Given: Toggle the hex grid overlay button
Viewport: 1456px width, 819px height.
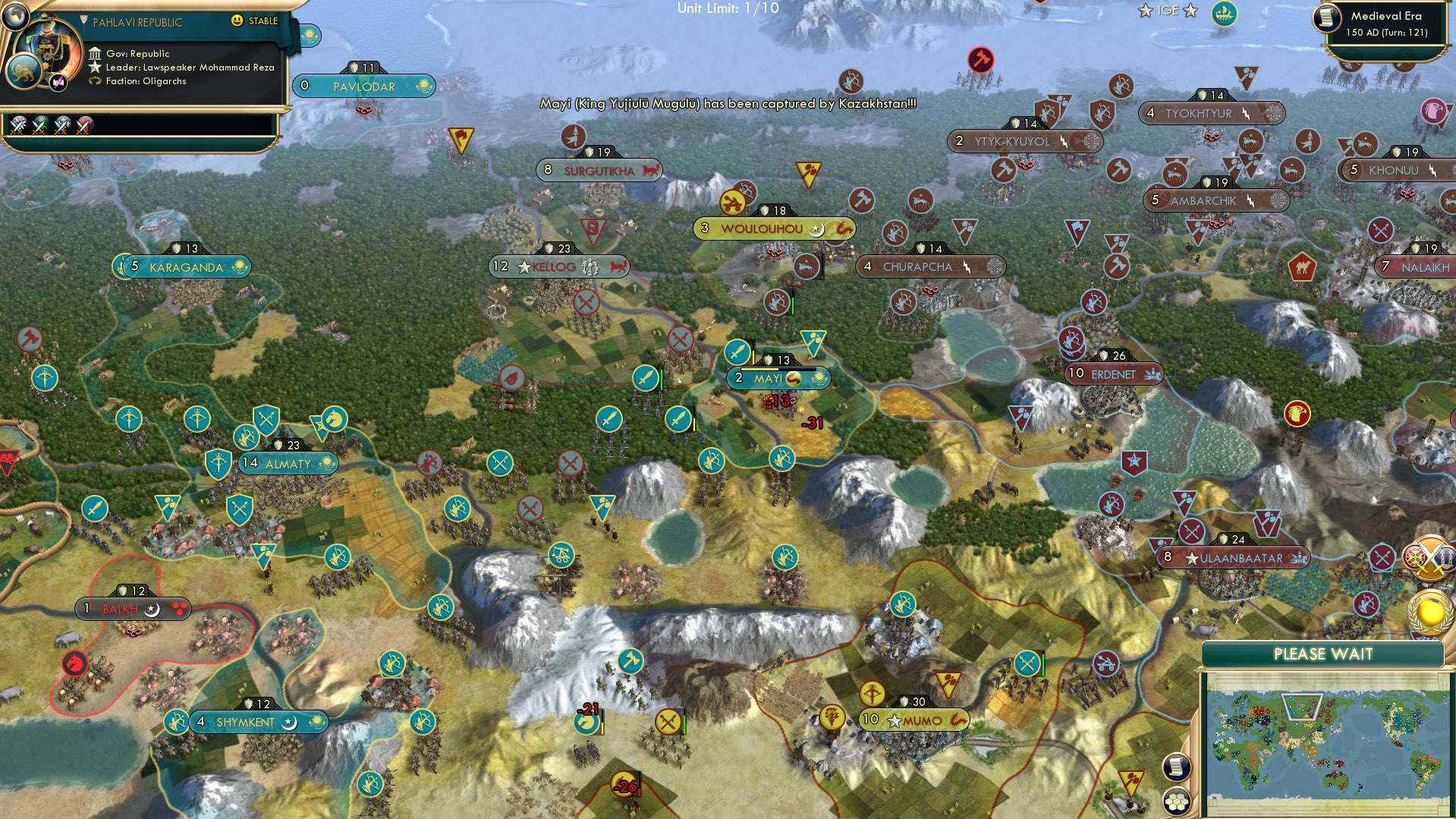Looking at the screenshot, I should [x=1175, y=802].
